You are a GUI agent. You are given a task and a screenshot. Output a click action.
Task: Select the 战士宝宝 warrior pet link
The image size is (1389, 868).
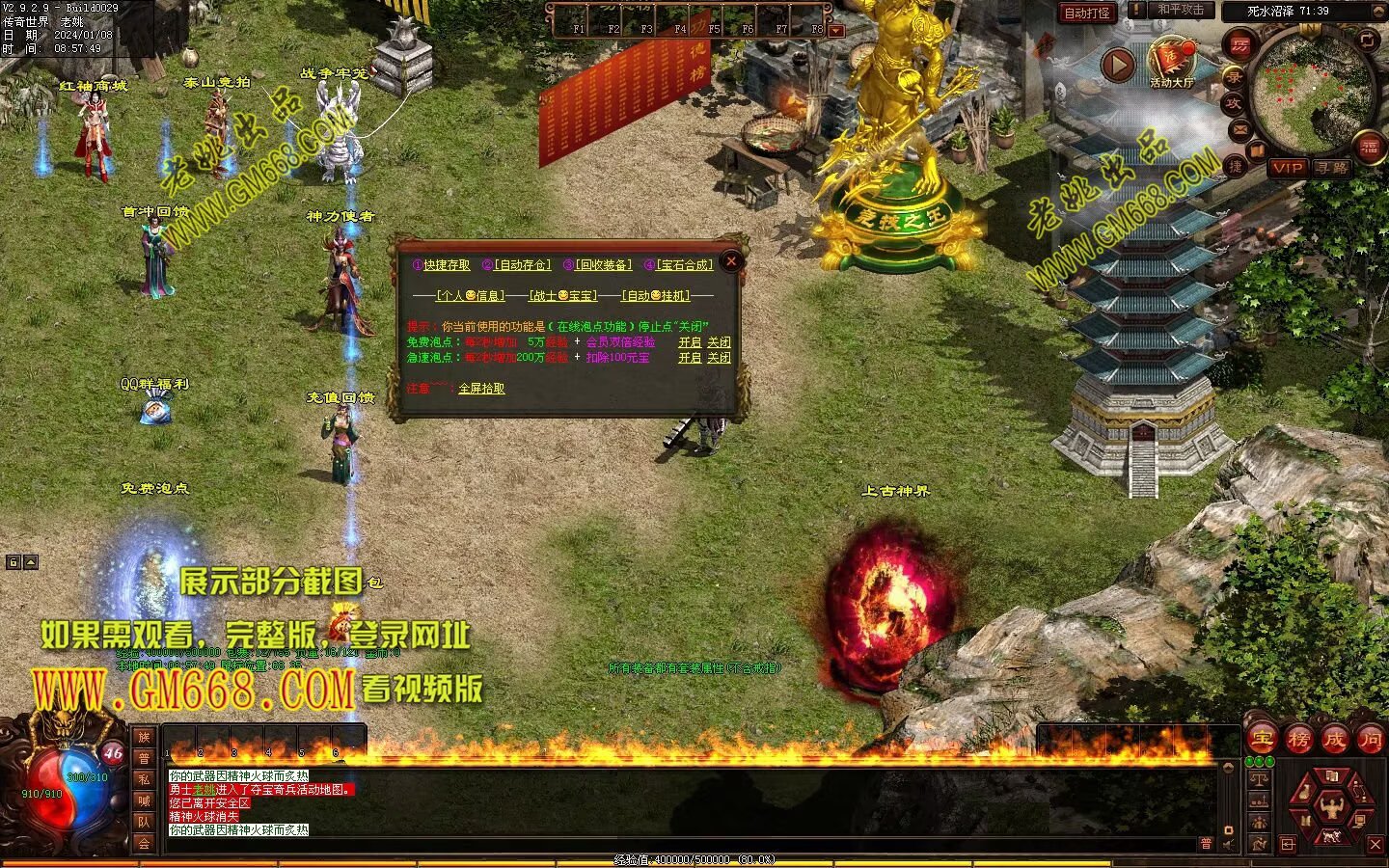563,296
